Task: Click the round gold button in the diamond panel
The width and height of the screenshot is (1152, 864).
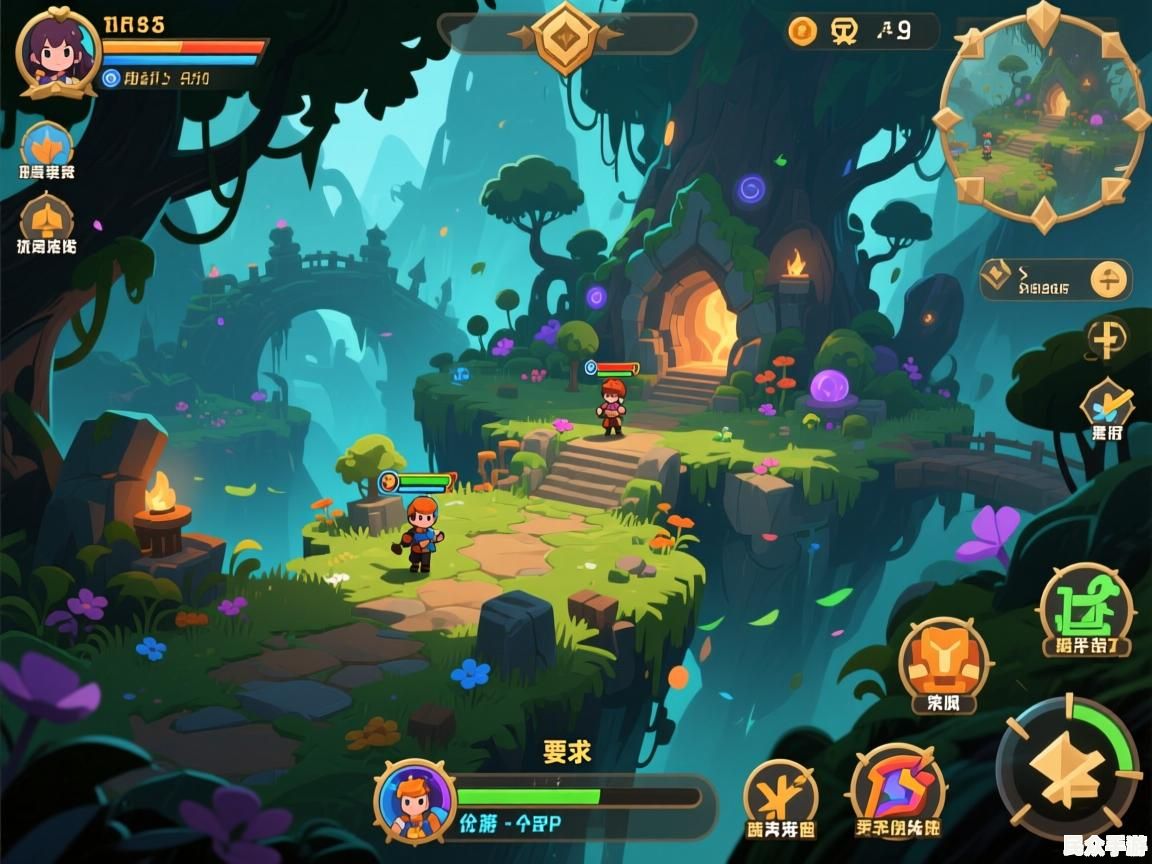Action: pyautogui.click(x=1108, y=279)
